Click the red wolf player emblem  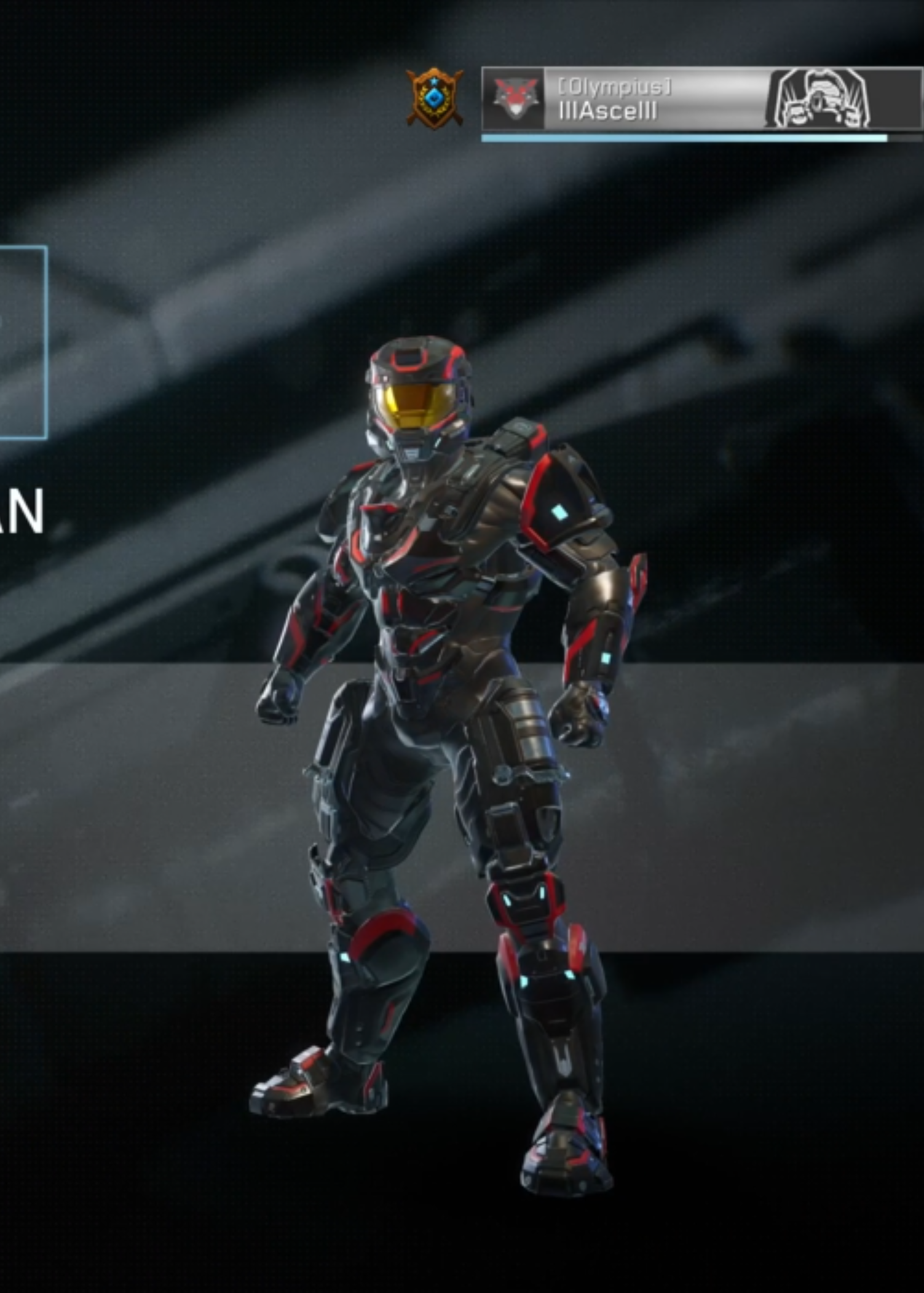point(515,99)
